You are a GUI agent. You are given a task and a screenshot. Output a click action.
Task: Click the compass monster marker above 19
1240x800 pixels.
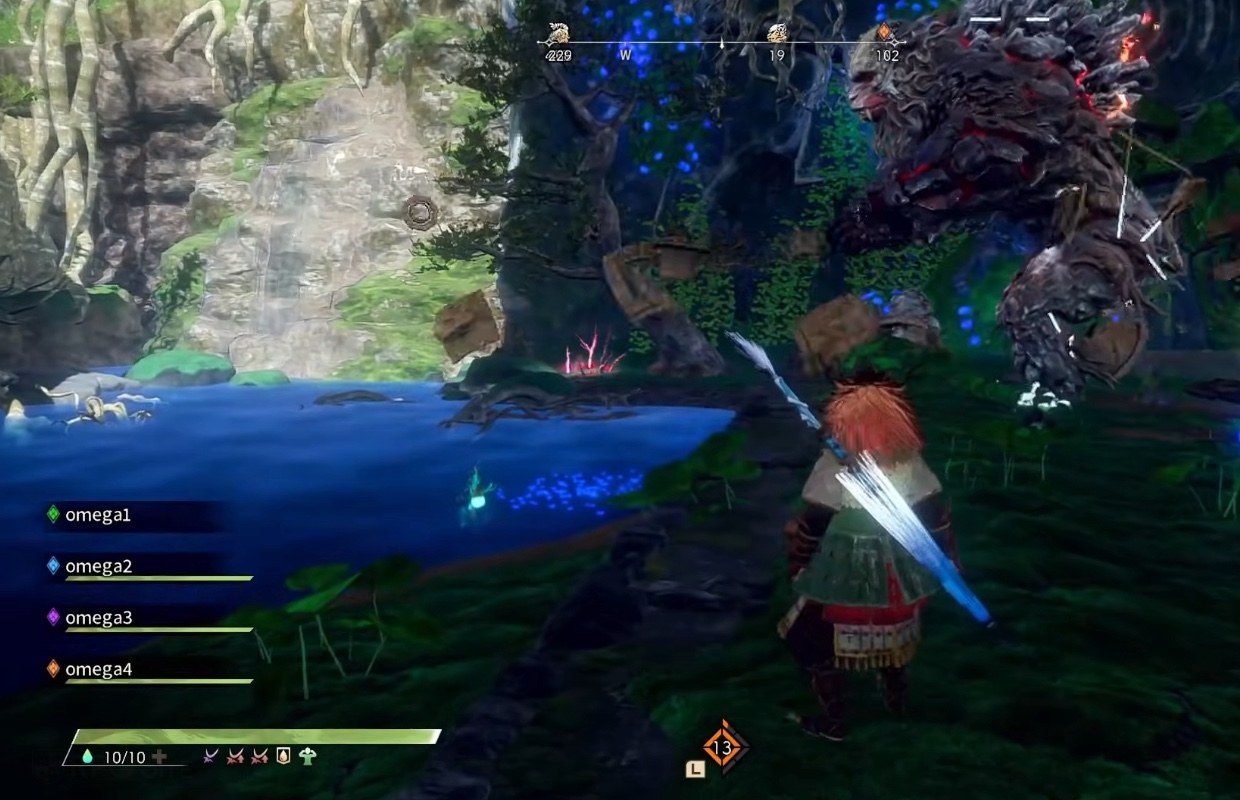point(777,34)
